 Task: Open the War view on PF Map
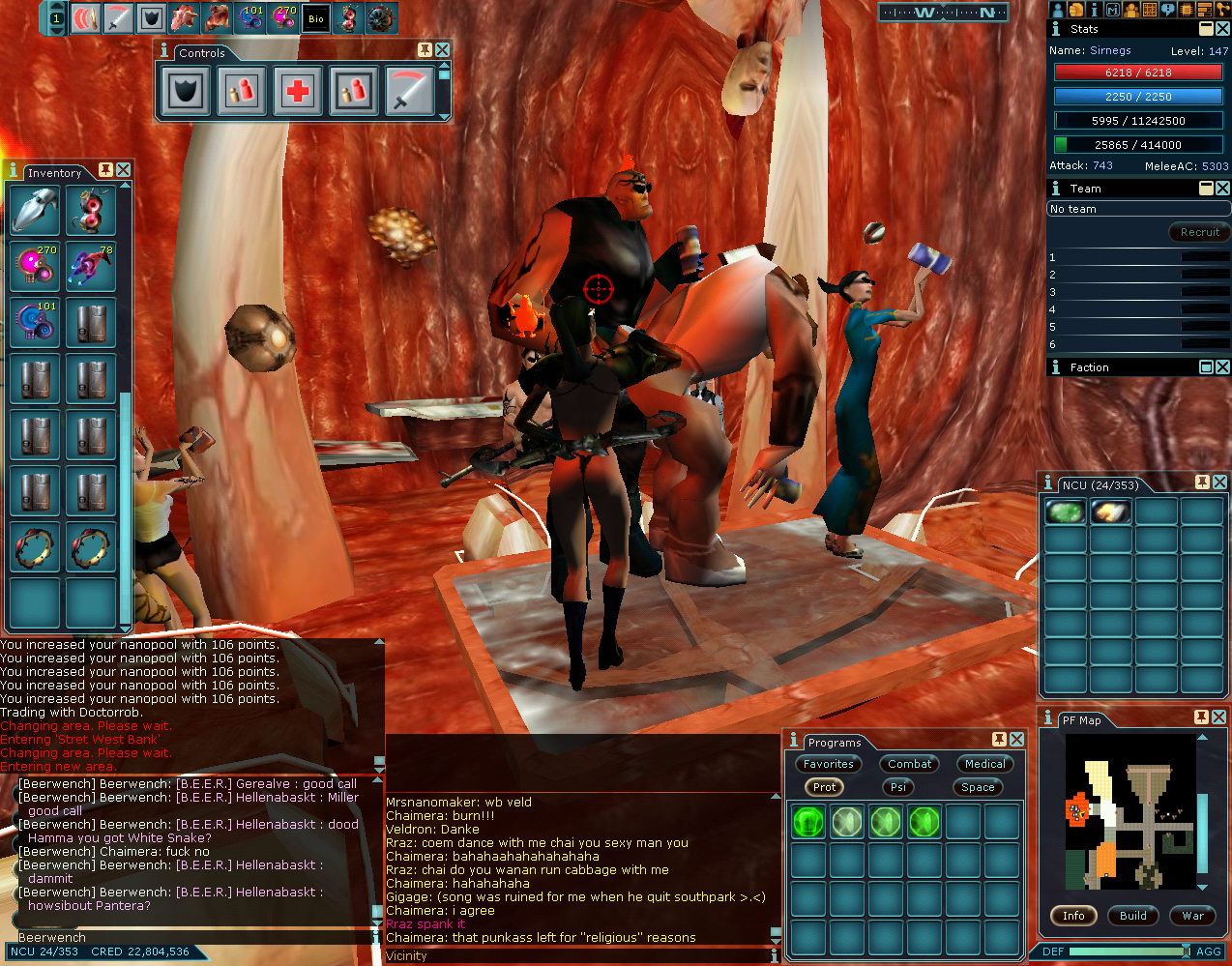(1192, 916)
